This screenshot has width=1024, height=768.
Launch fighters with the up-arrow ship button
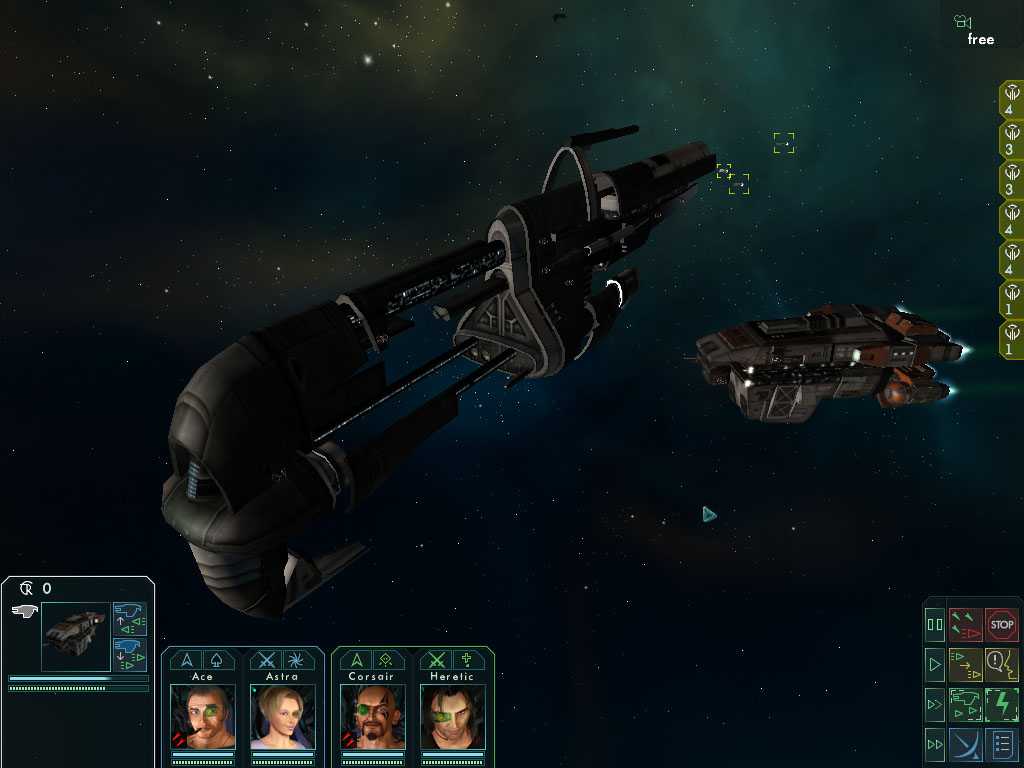pyautogui.click(x=129, y=619)
